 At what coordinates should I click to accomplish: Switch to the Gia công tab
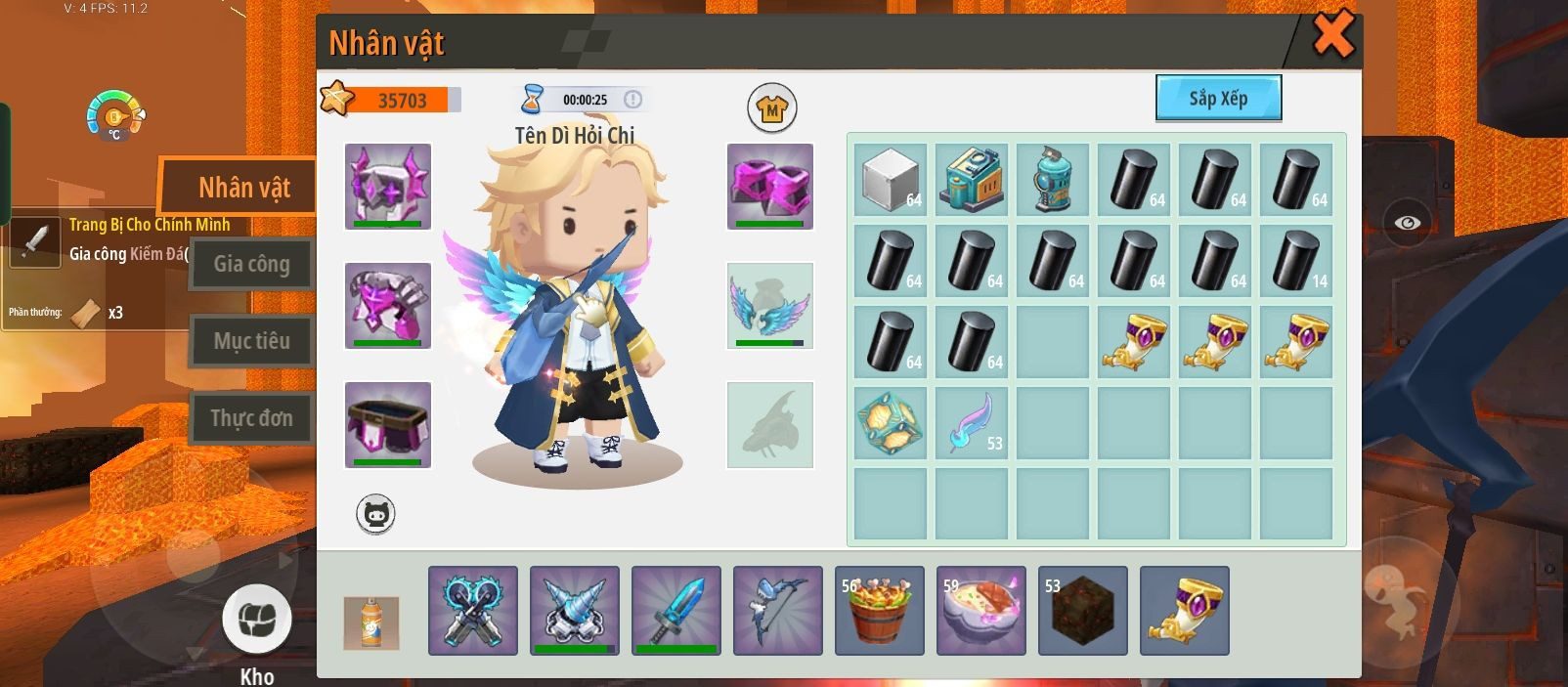(x=251, y=264)
